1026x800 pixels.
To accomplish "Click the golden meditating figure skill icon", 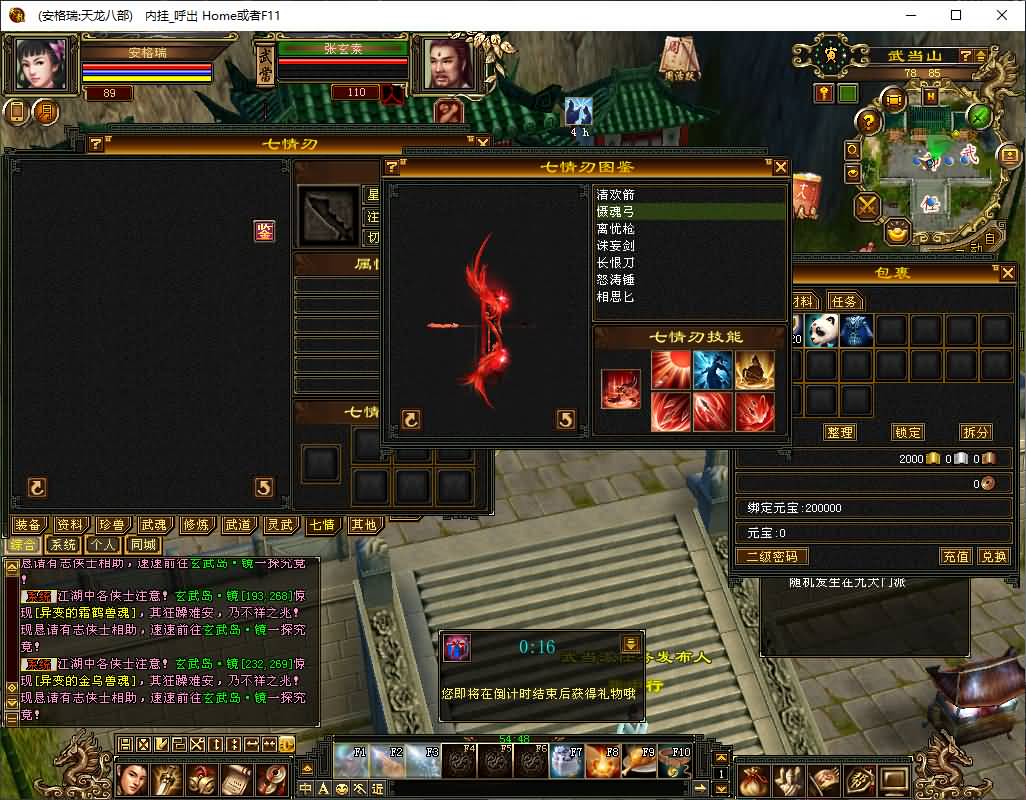I will pyautogui.click(x=755, y=370).
